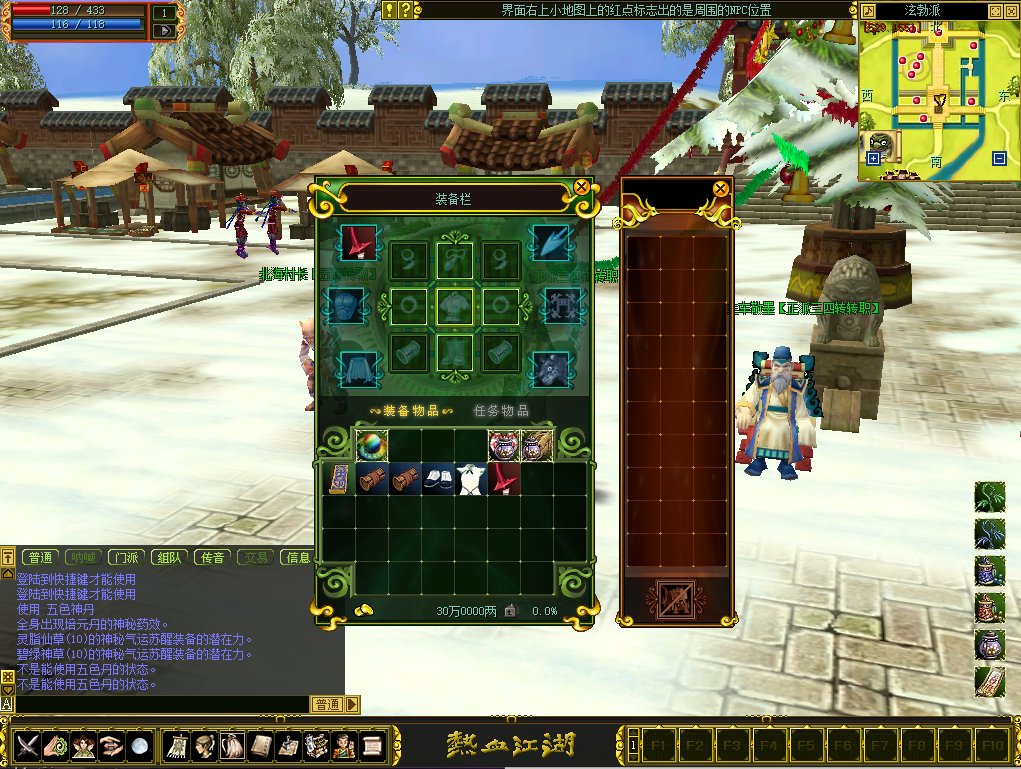Viewport: 1021px width, 769px height.
Task: Toggle the music note button beside minimap title
Action: click(x=868, y=10)
